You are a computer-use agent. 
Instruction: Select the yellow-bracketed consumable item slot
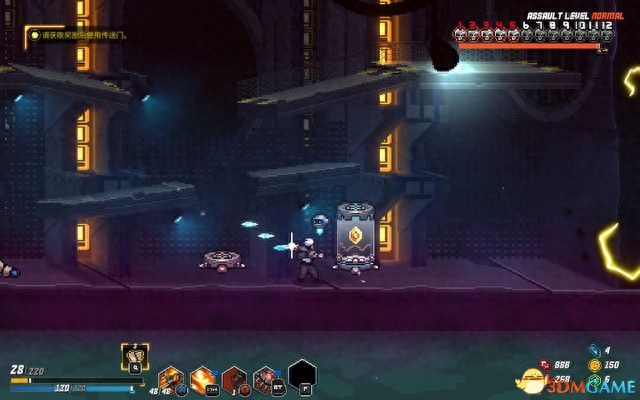coord(136,355)
